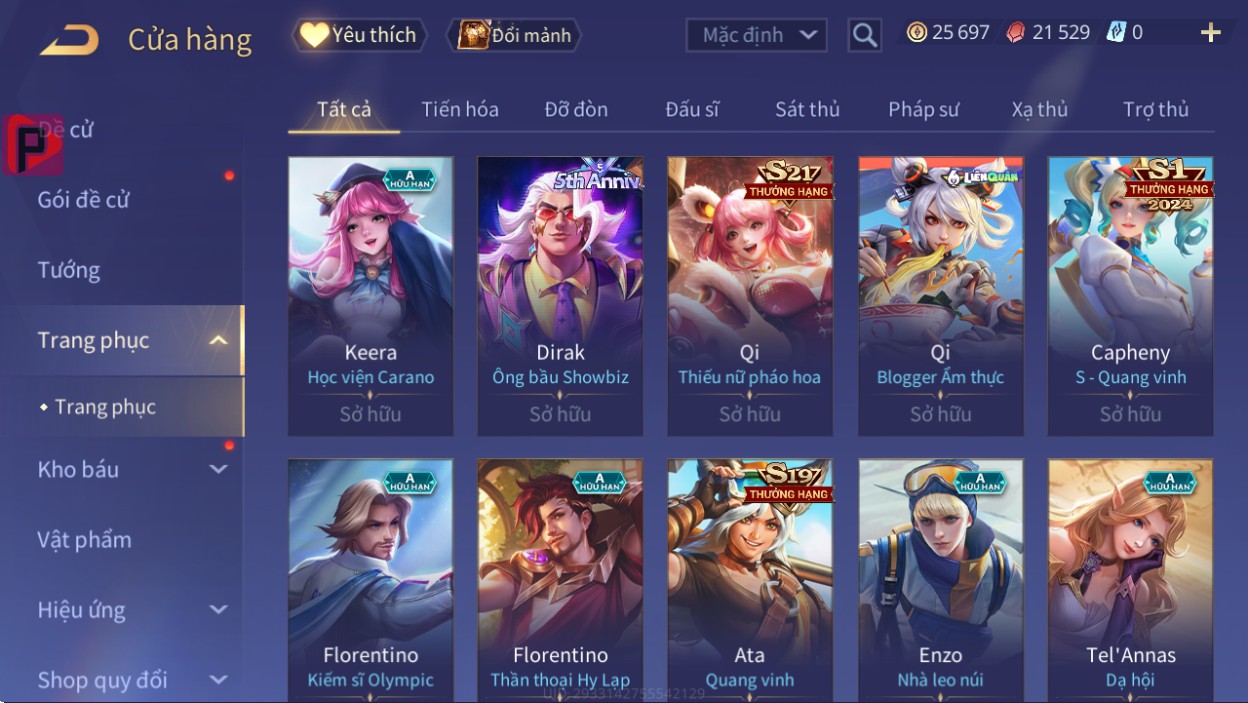The height and width of the screenshot is (703, 1248).
Task: Go back using the return arrow
Action: 69,40
